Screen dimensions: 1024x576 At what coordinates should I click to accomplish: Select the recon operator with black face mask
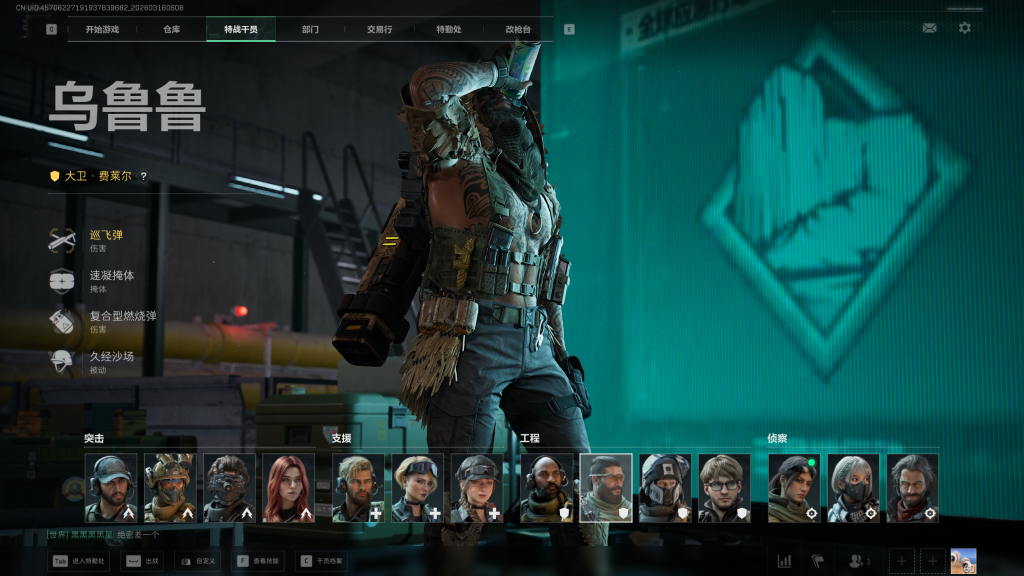[854, 488]
